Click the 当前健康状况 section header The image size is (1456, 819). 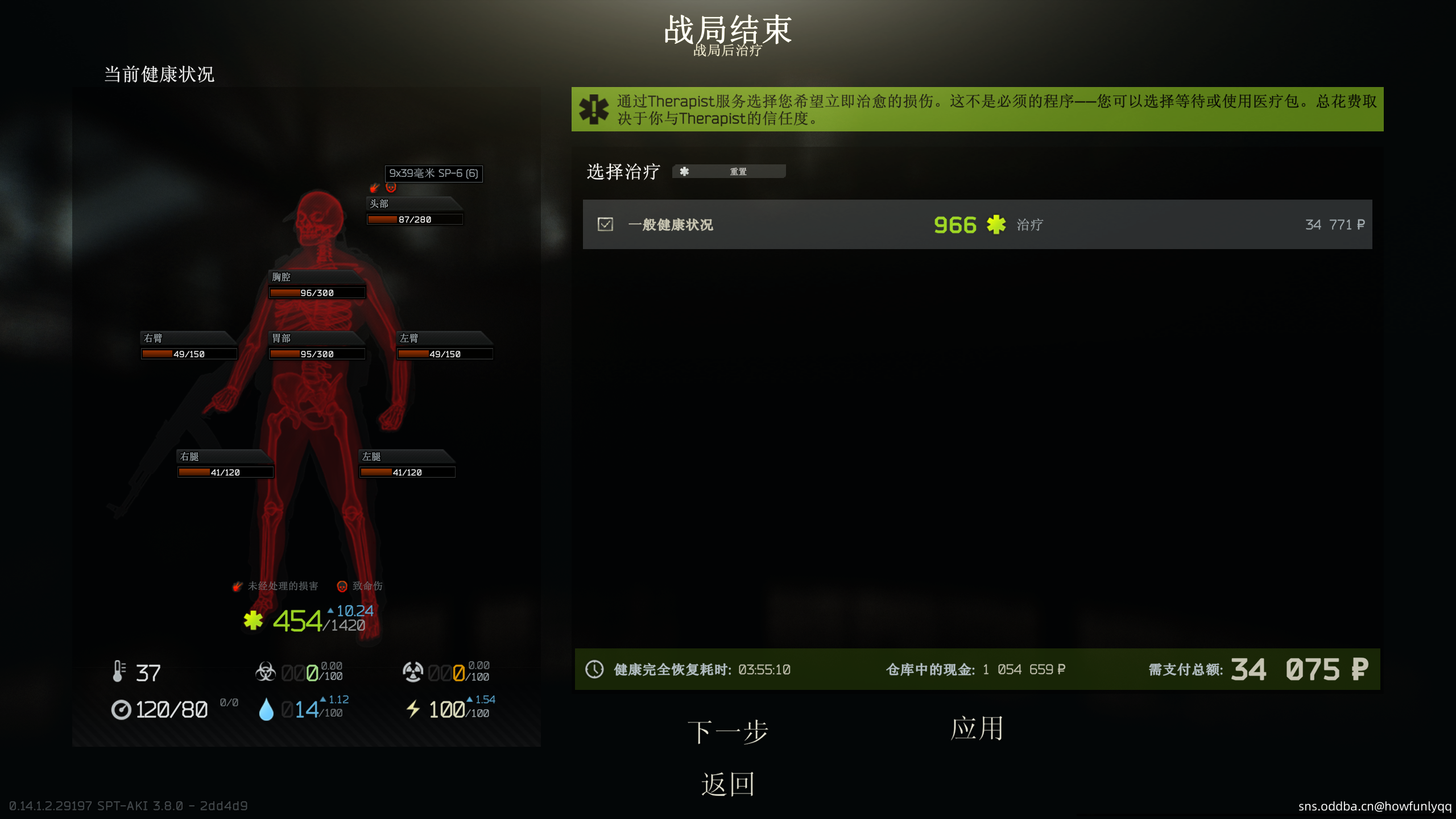pyautogui.click(x=159, y=74)
